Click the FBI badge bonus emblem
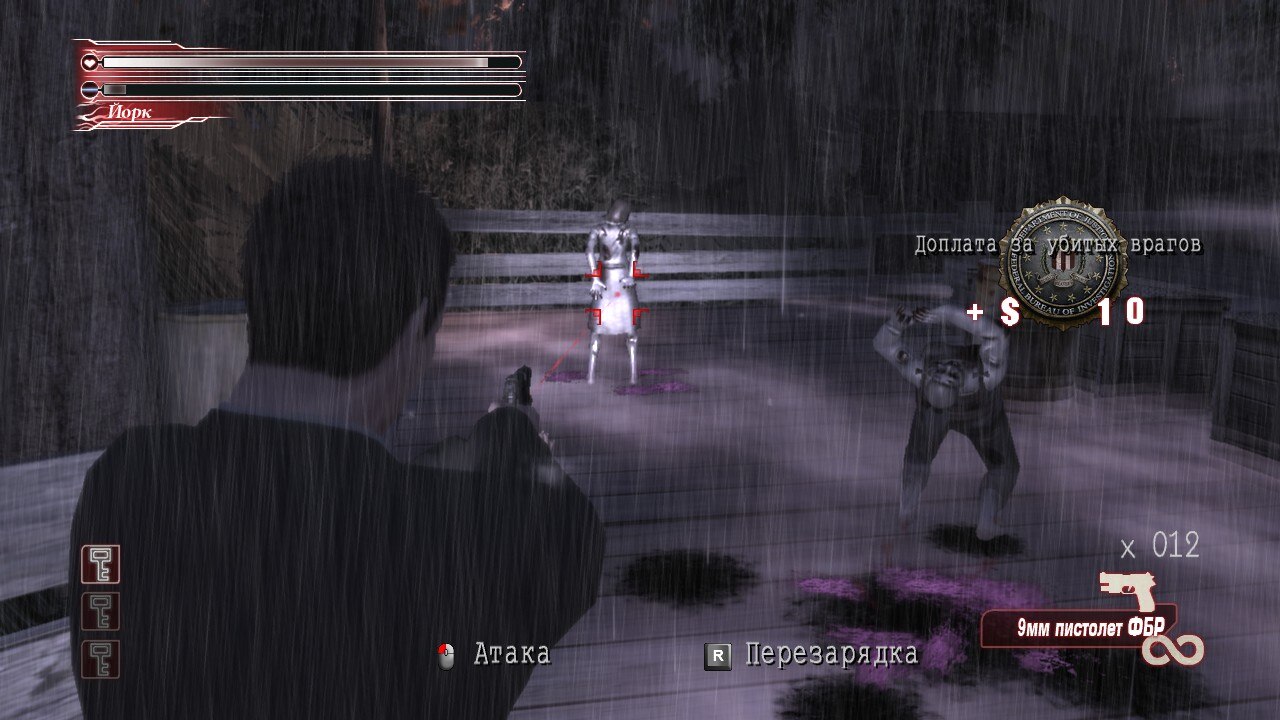Viewport: 1280px width, 720px height. pyautogui.click(x=1063, y=262)
